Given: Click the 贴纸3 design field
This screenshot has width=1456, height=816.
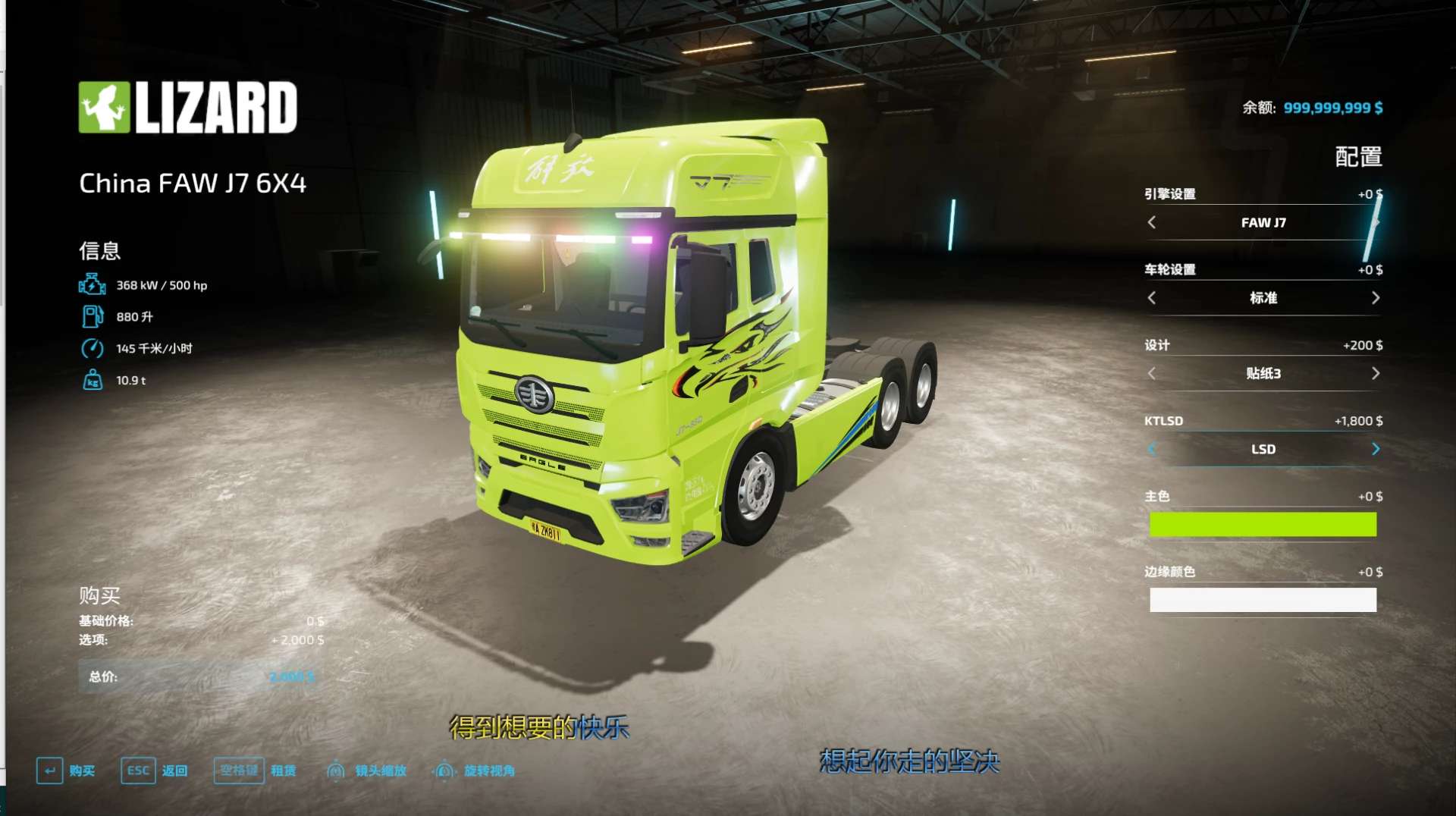Looking at the screenshot, I should [1263, 373].
